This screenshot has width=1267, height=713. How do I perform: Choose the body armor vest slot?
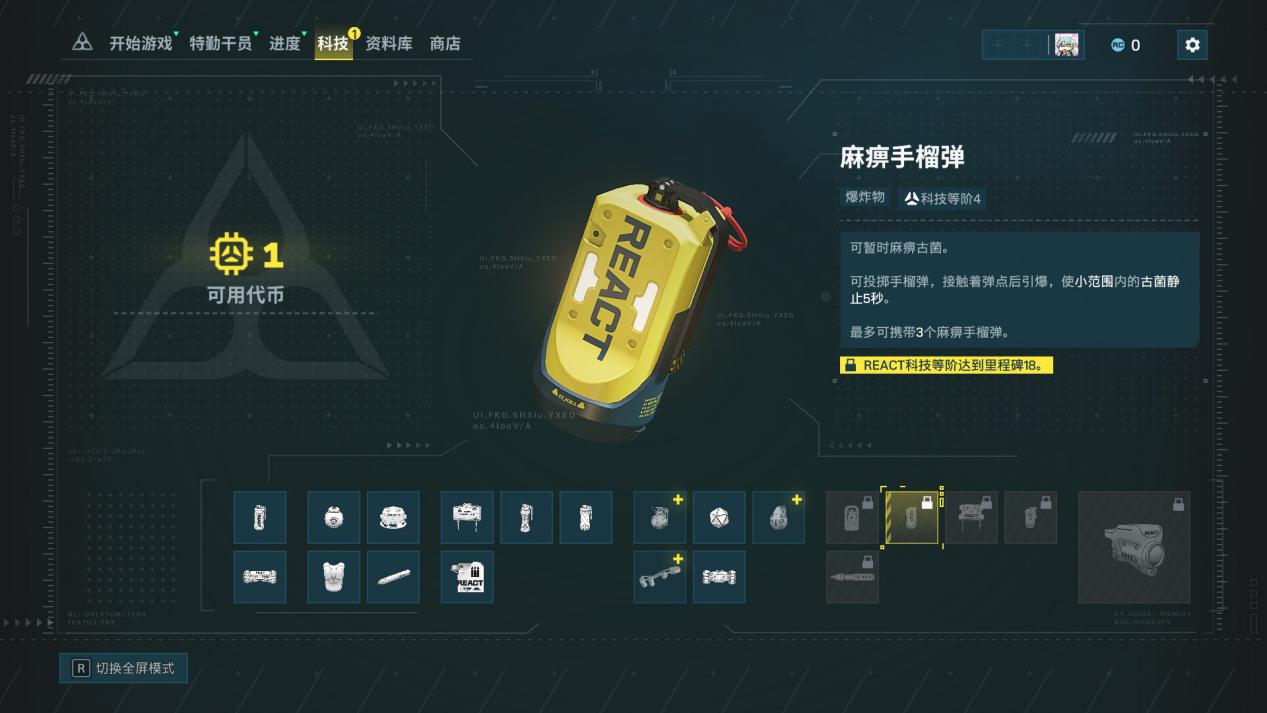pos(333,577)
